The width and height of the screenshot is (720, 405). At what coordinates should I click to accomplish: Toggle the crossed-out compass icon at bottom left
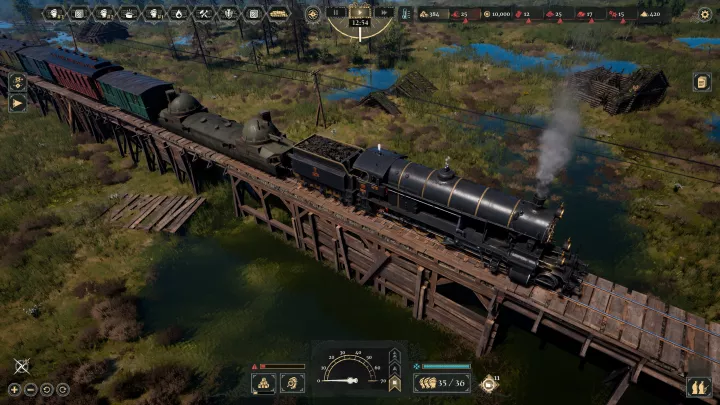click(21, 367)
